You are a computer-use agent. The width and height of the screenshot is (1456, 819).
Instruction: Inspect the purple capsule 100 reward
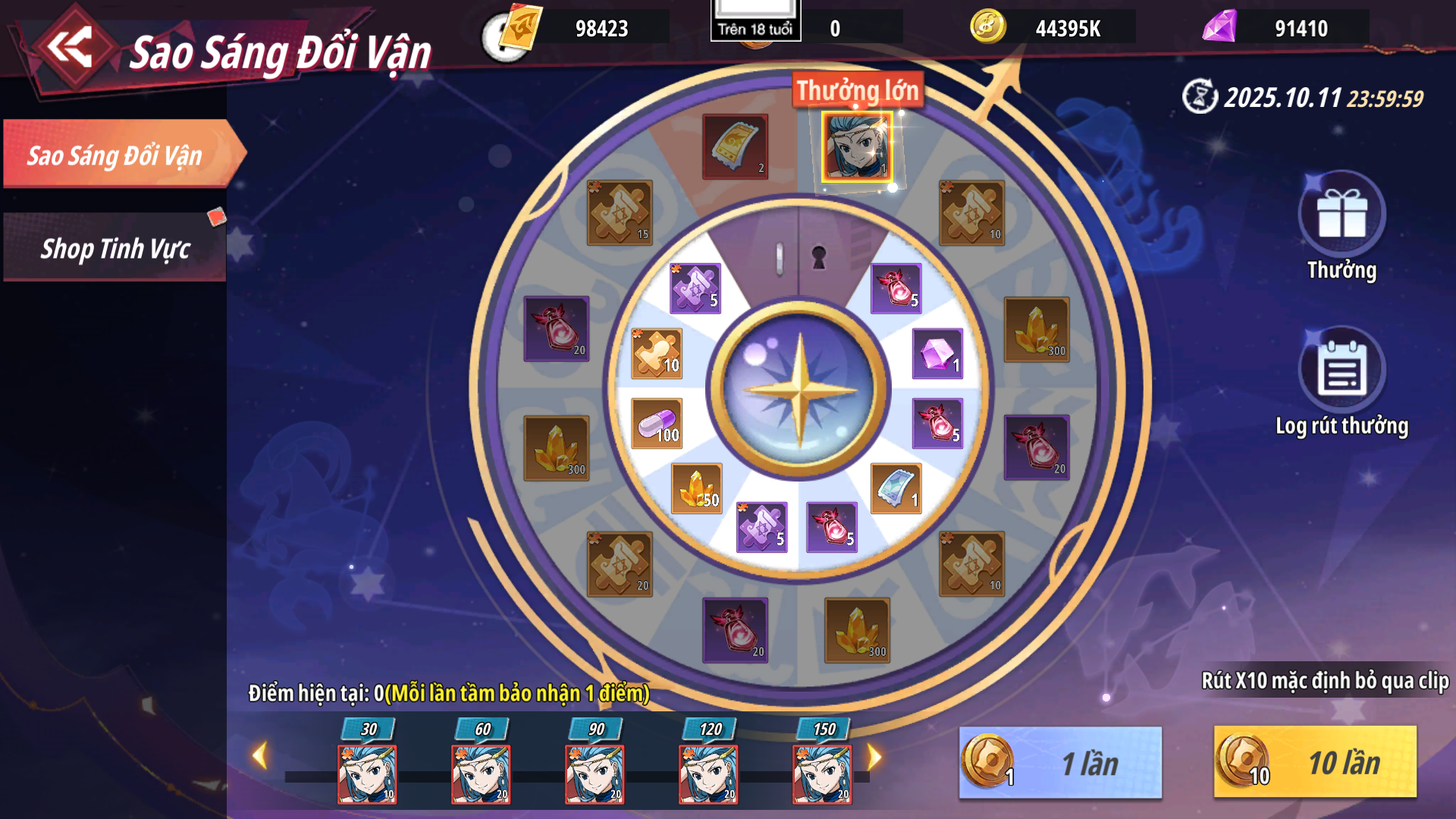click(657, 423)
